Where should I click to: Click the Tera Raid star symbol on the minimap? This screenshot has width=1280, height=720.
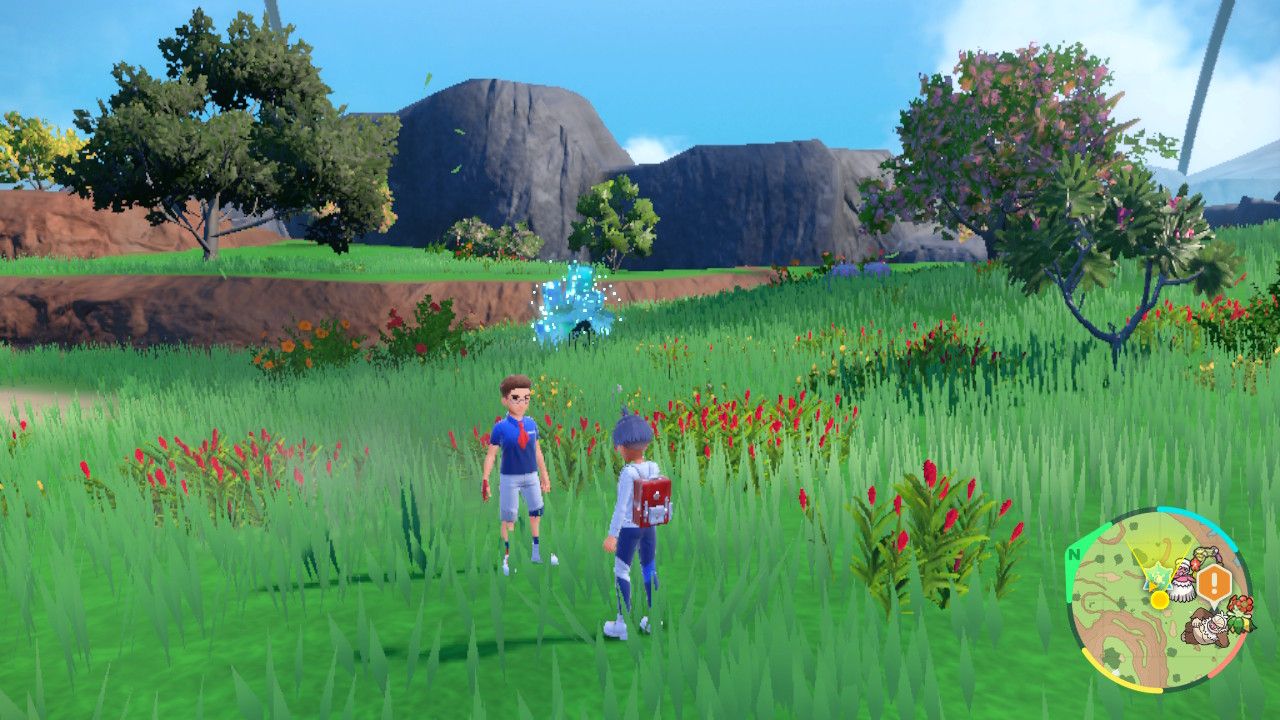1157,575
